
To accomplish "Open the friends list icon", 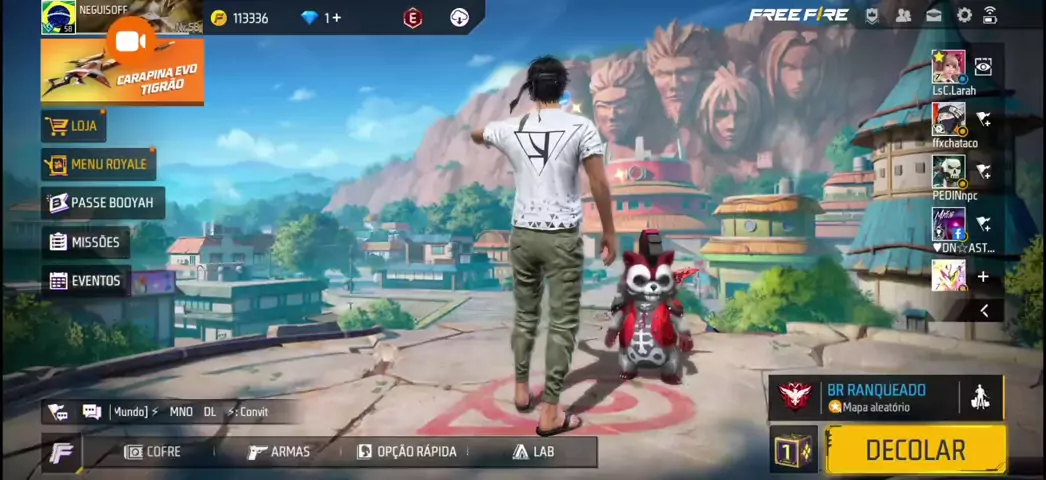I will click(903, 15).
